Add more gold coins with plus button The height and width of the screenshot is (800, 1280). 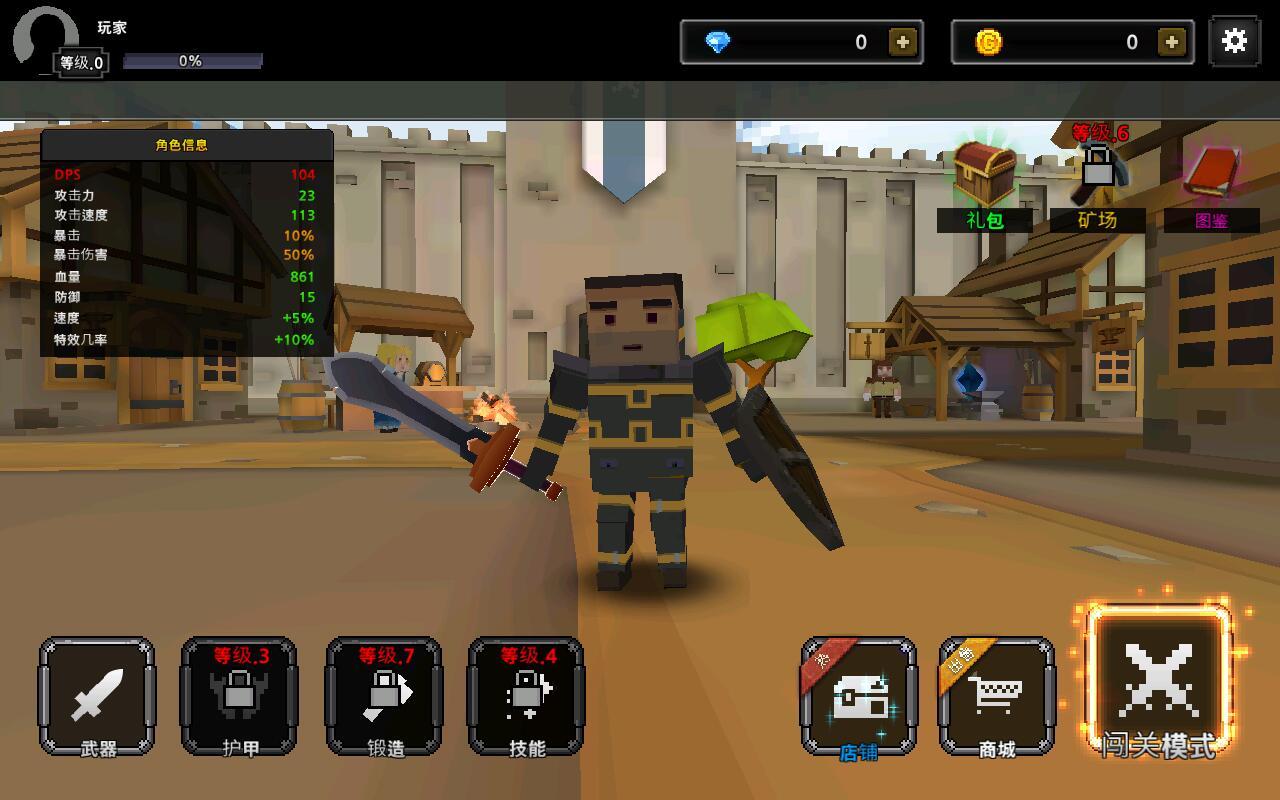click(x=1171, y=42)
